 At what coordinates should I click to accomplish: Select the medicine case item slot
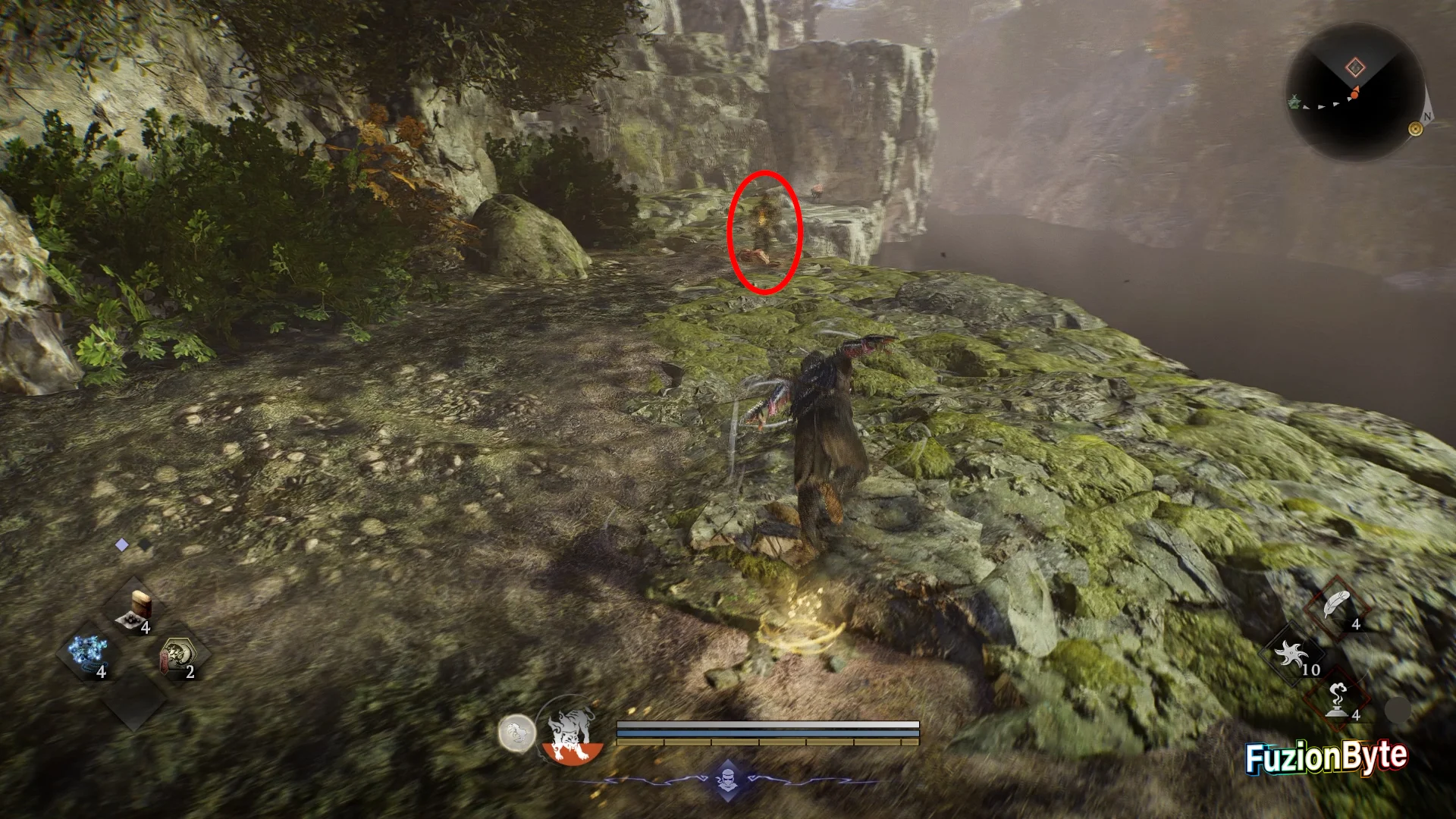click(138, 608)
